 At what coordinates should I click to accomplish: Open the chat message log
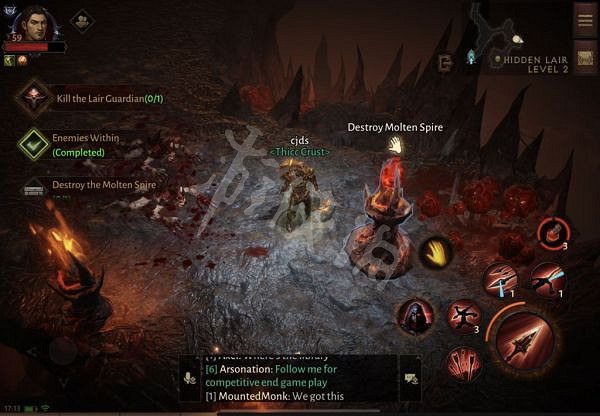[x=297, y=379]
